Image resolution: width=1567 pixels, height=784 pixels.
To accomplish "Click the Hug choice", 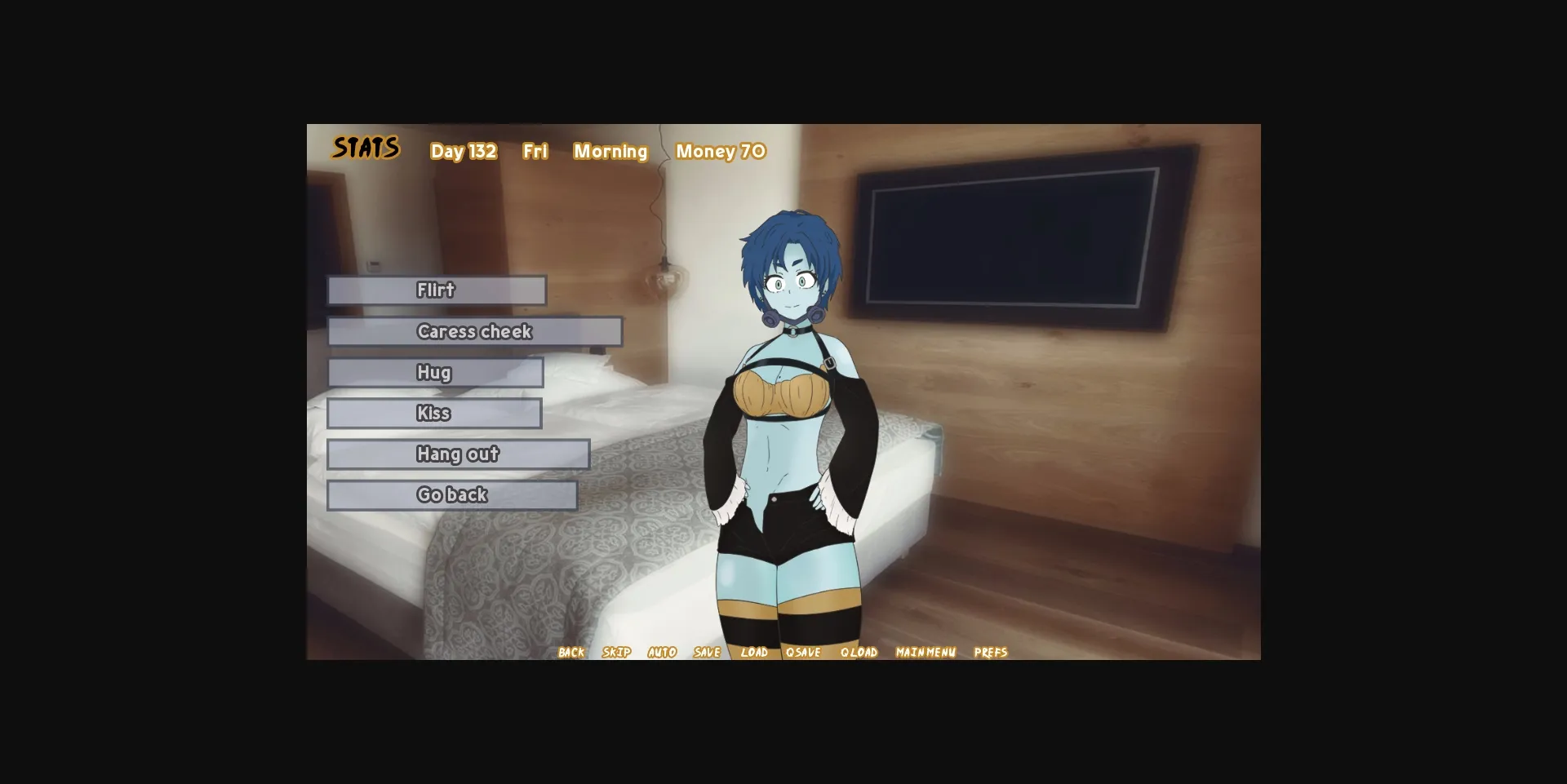I will coord(436,373).
